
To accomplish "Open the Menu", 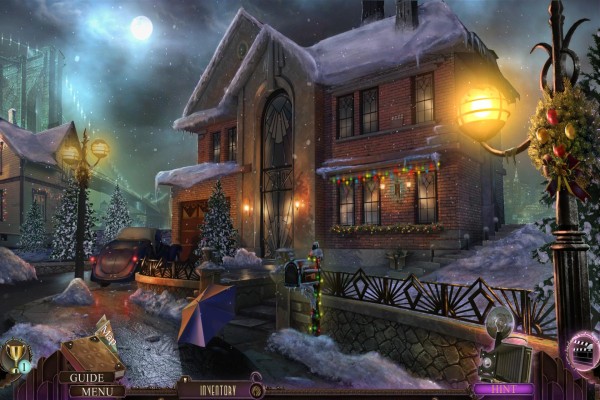I will coord(96,391).
